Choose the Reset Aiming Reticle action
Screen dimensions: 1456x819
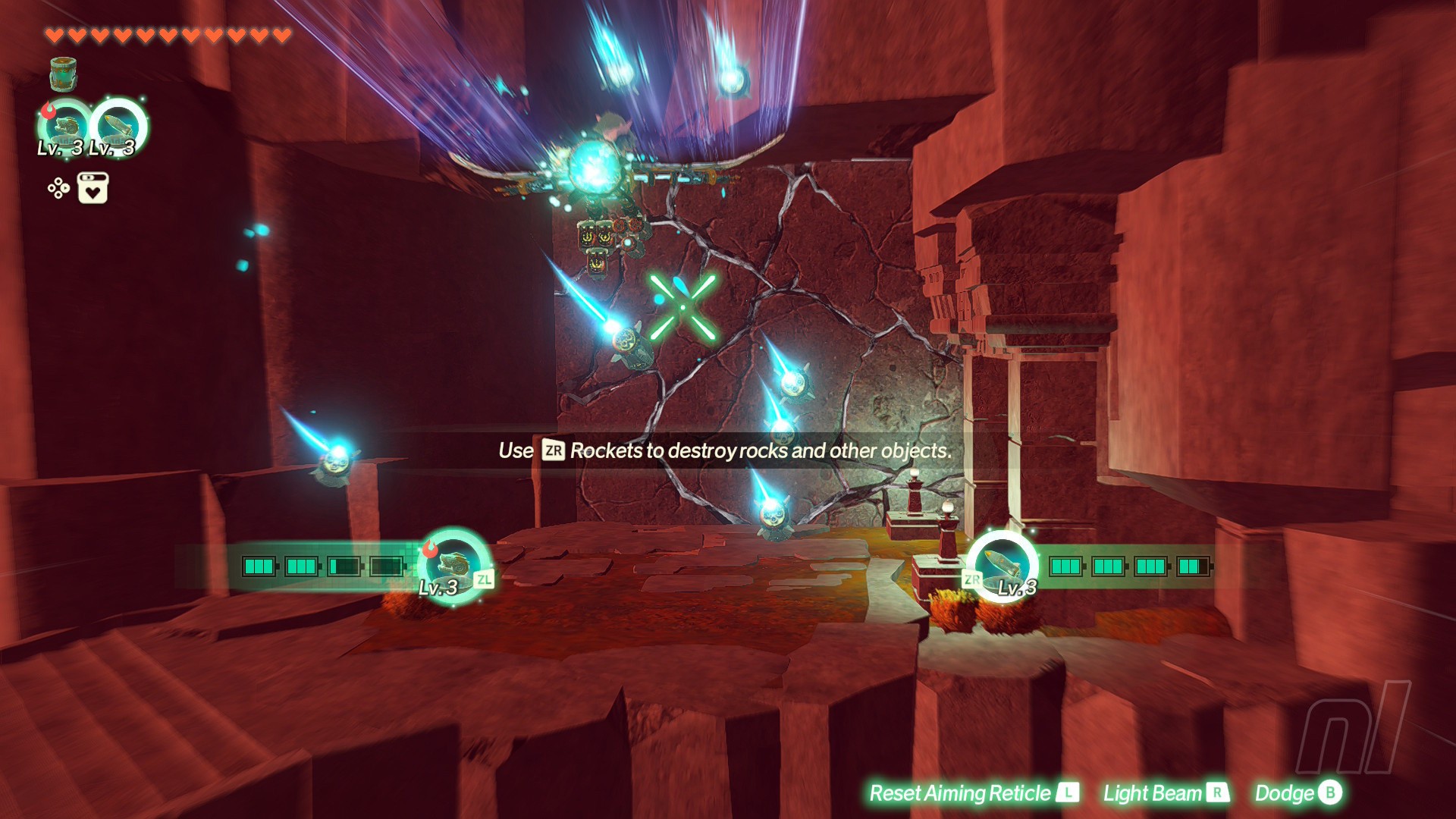click(x=973, y=793)
